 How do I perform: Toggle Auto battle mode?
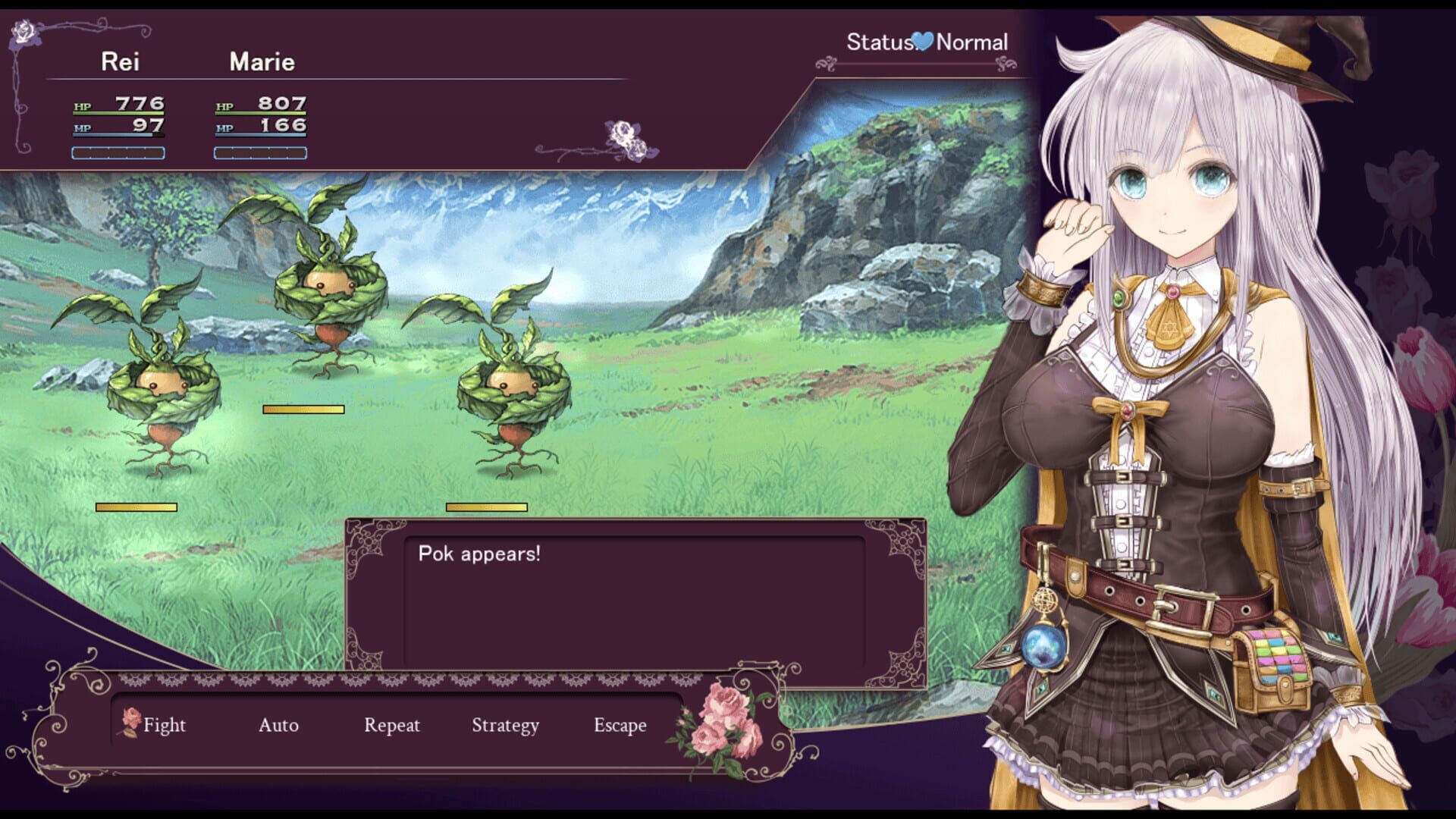(x=277, y=725)
